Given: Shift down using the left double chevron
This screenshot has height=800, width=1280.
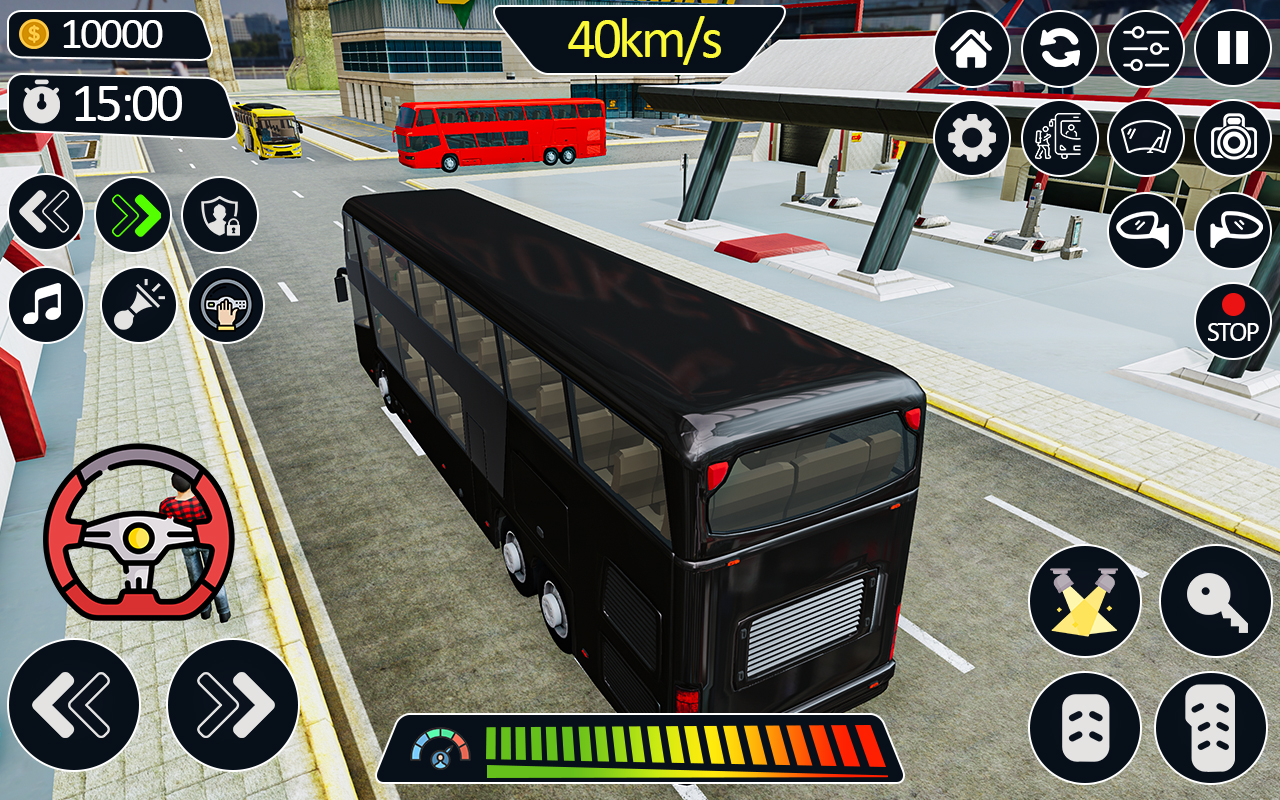Looking at the screenshot, I should 45,215.
